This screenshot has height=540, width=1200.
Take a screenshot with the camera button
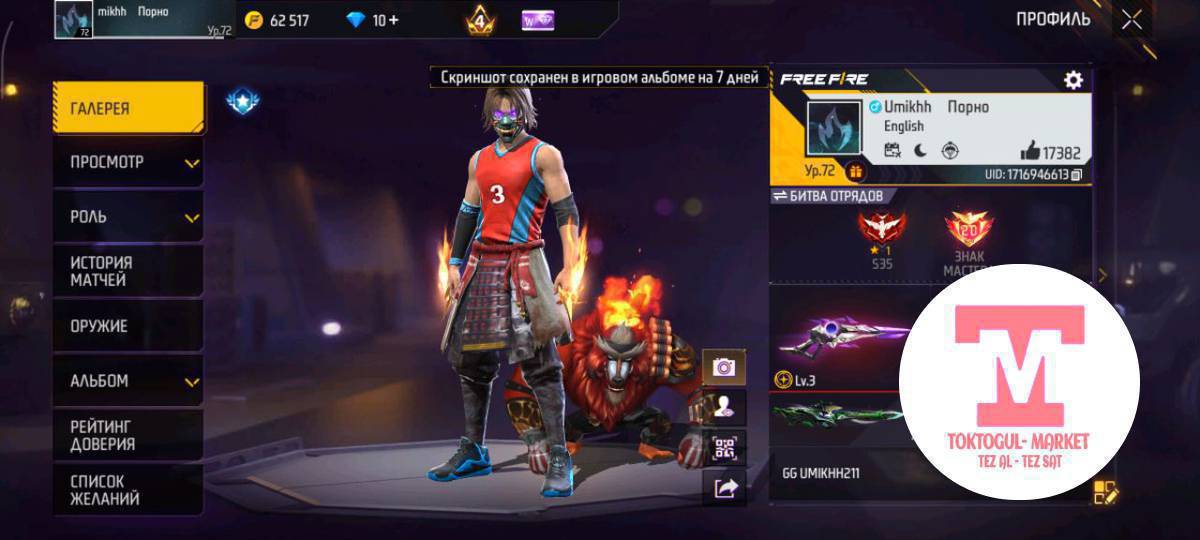[x=724, y=367]
